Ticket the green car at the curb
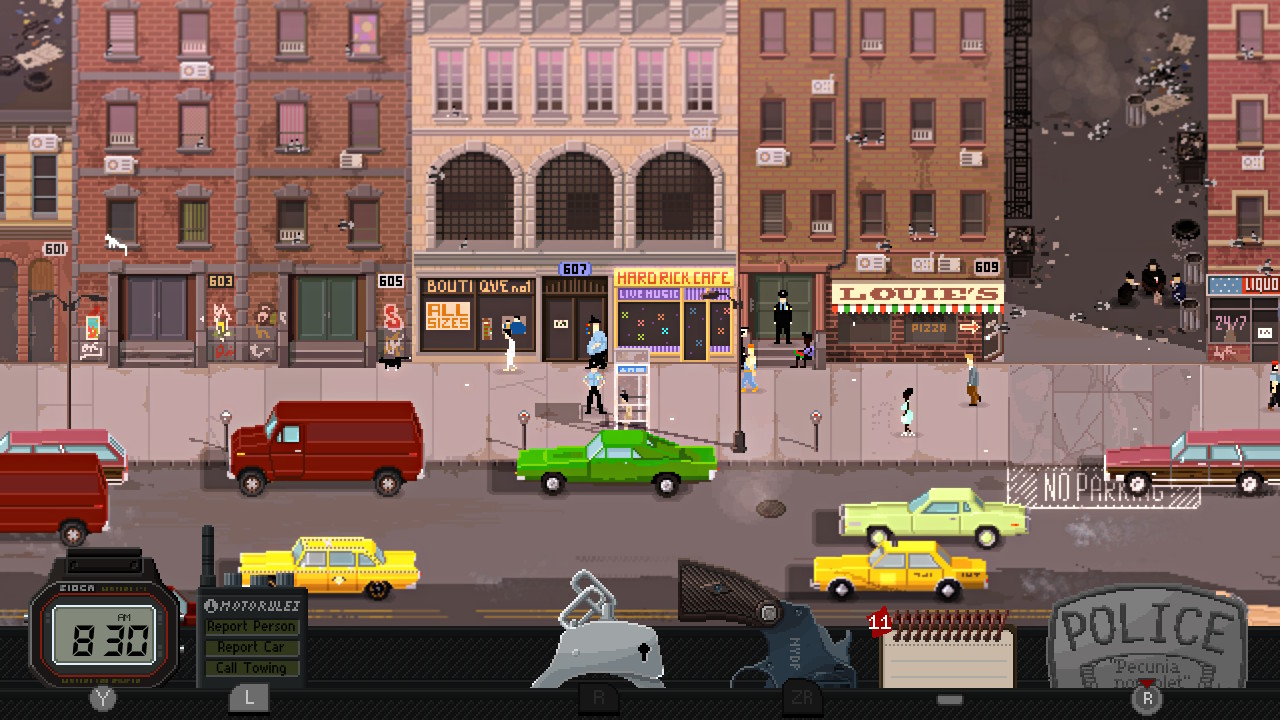Image resolution: width=1280 pixels, height=720 pixels. pyautogui.click(x=615, y=460)
